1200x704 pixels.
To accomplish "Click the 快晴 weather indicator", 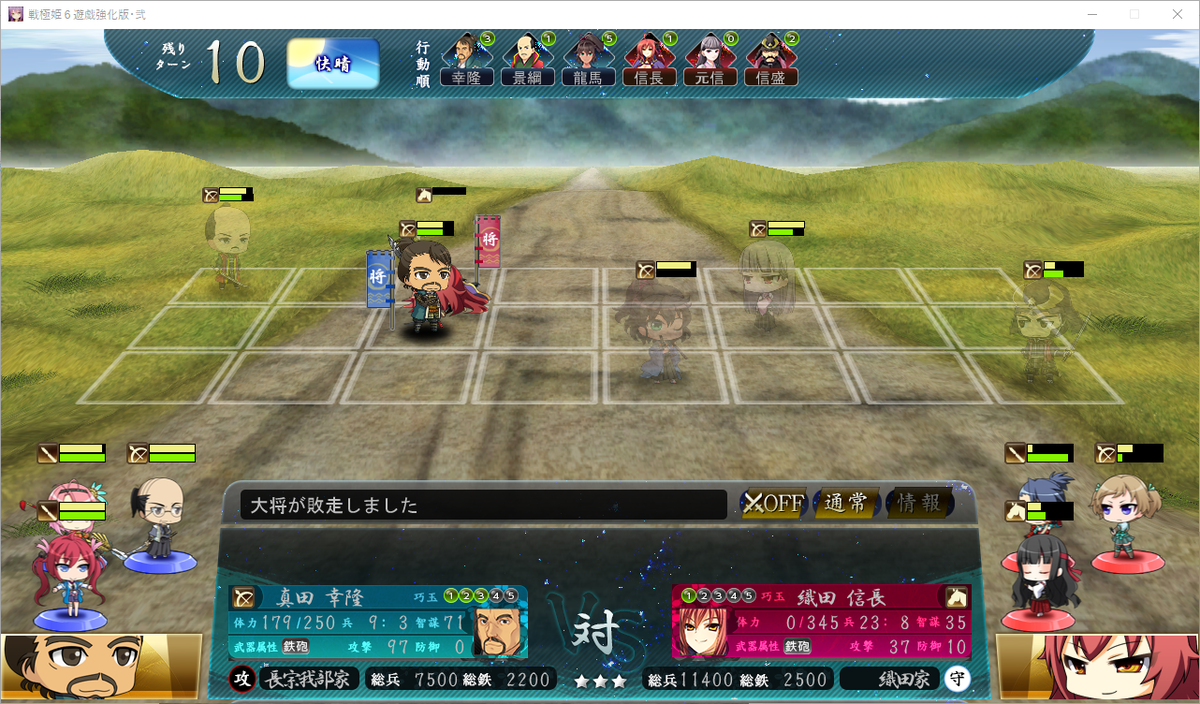I will [333, 64].
